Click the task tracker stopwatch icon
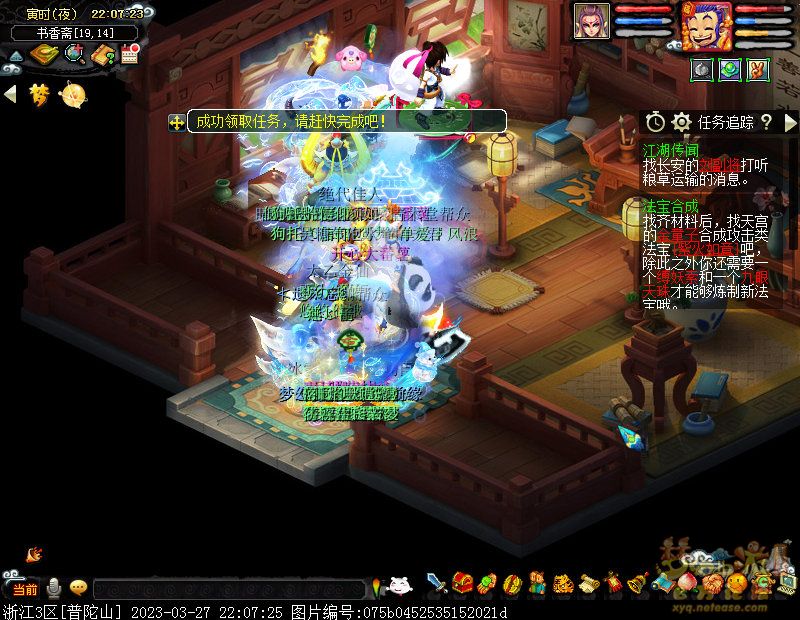The height and width of the screenshot is (620, 800). (x=655, y=122)
